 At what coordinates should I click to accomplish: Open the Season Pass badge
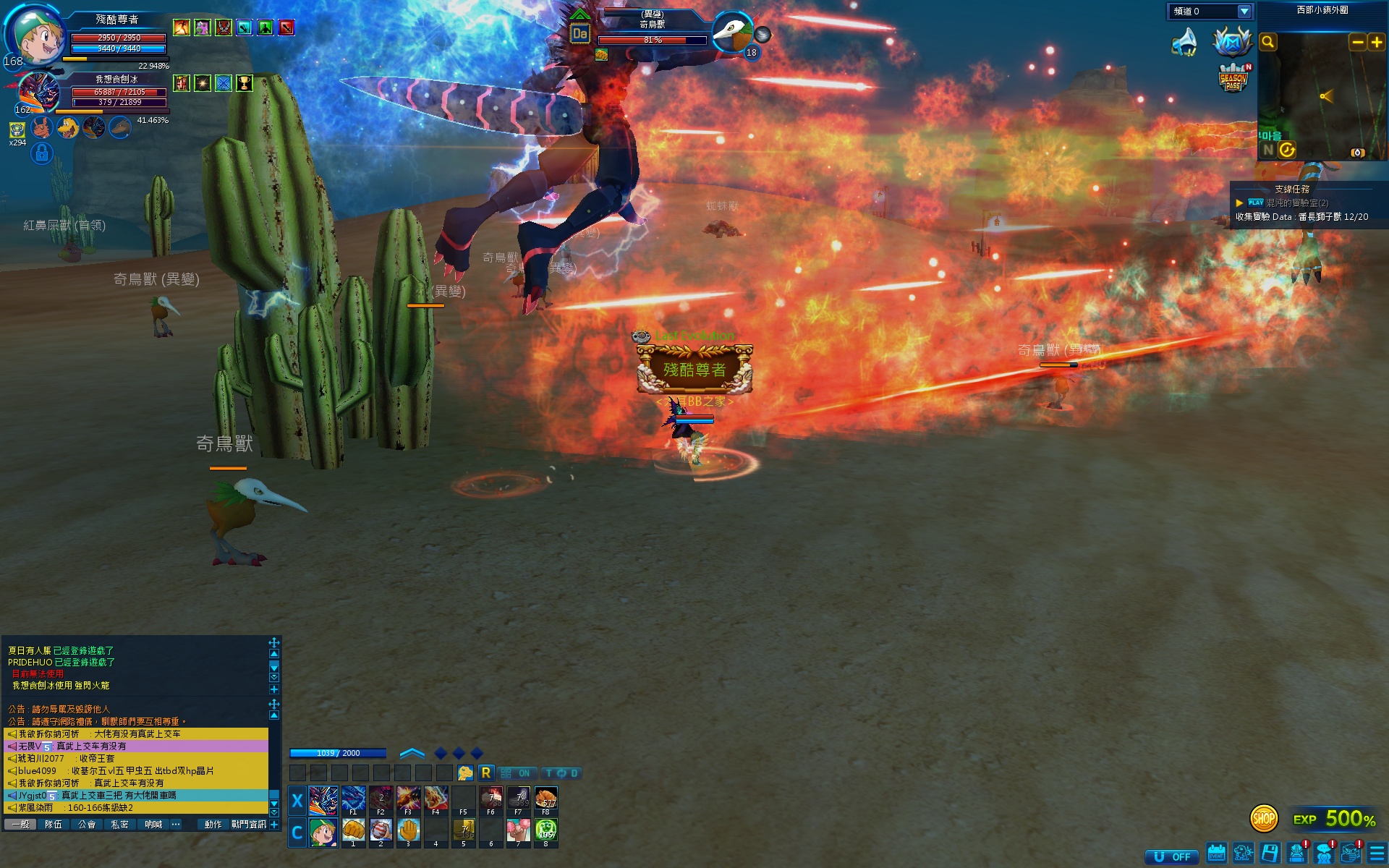(x=1233, y=78)
